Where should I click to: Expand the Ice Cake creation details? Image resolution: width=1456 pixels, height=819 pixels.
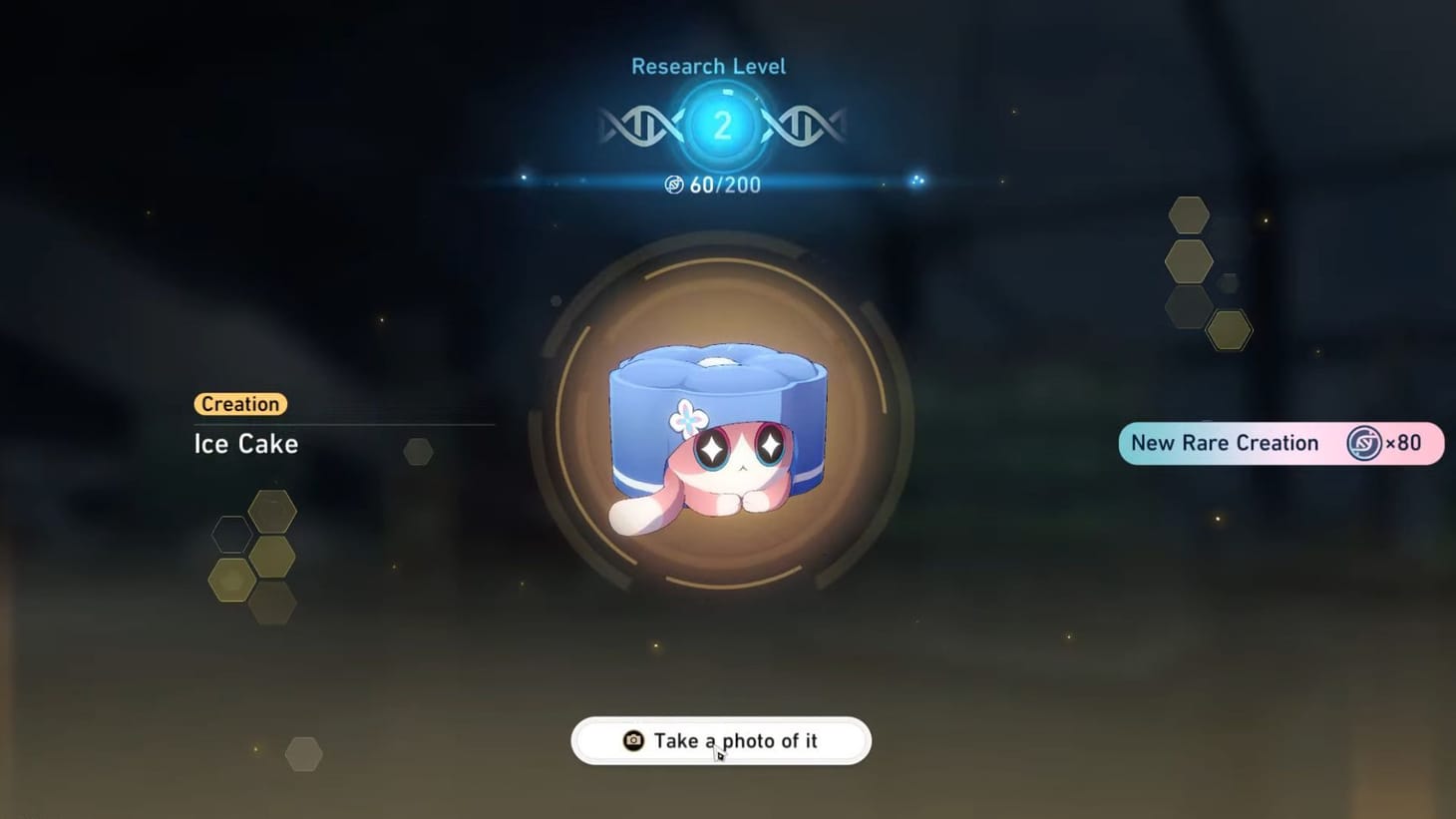tap(245, 443)
